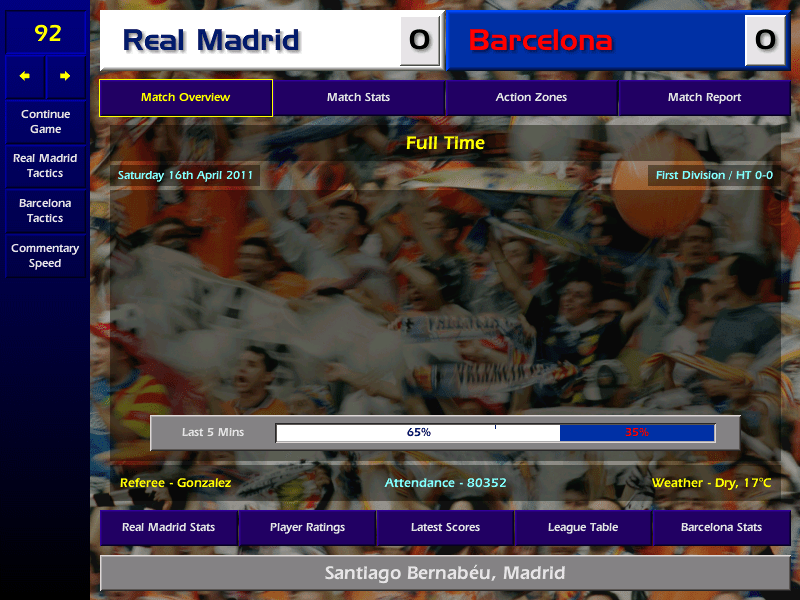Open Barcelona Tactics
The height and width of the screenshot is (600, 800).
coord(45,211)
